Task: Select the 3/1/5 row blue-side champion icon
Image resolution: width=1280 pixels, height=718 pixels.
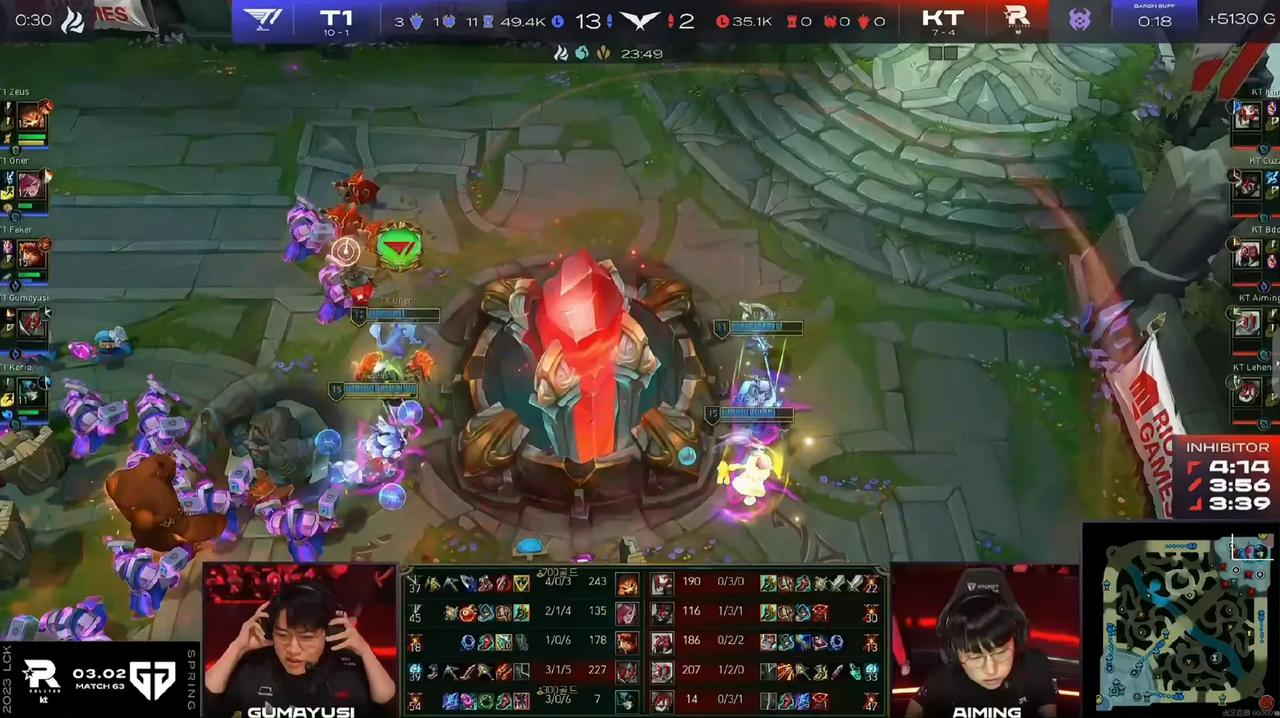Action: click(x=627, y=671)
